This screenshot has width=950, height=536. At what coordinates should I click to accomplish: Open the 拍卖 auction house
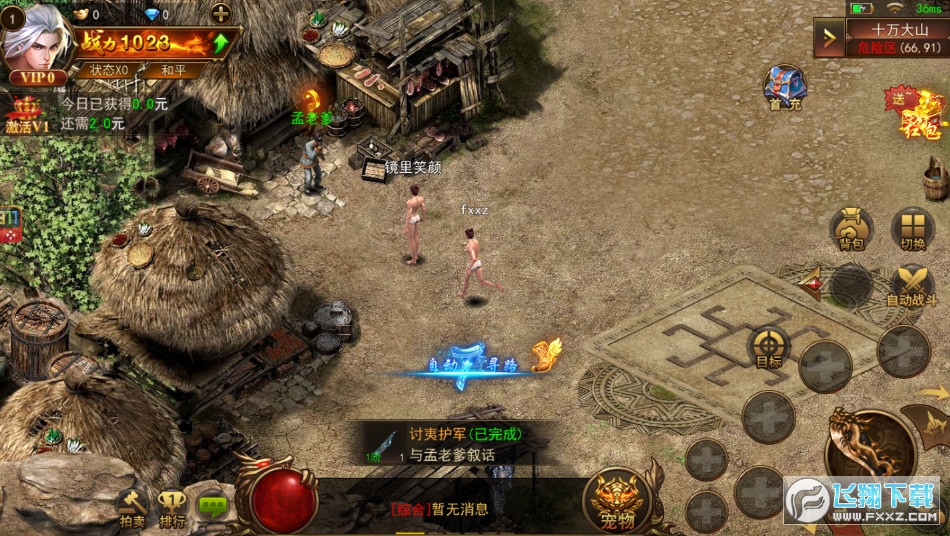pos(132,508)
